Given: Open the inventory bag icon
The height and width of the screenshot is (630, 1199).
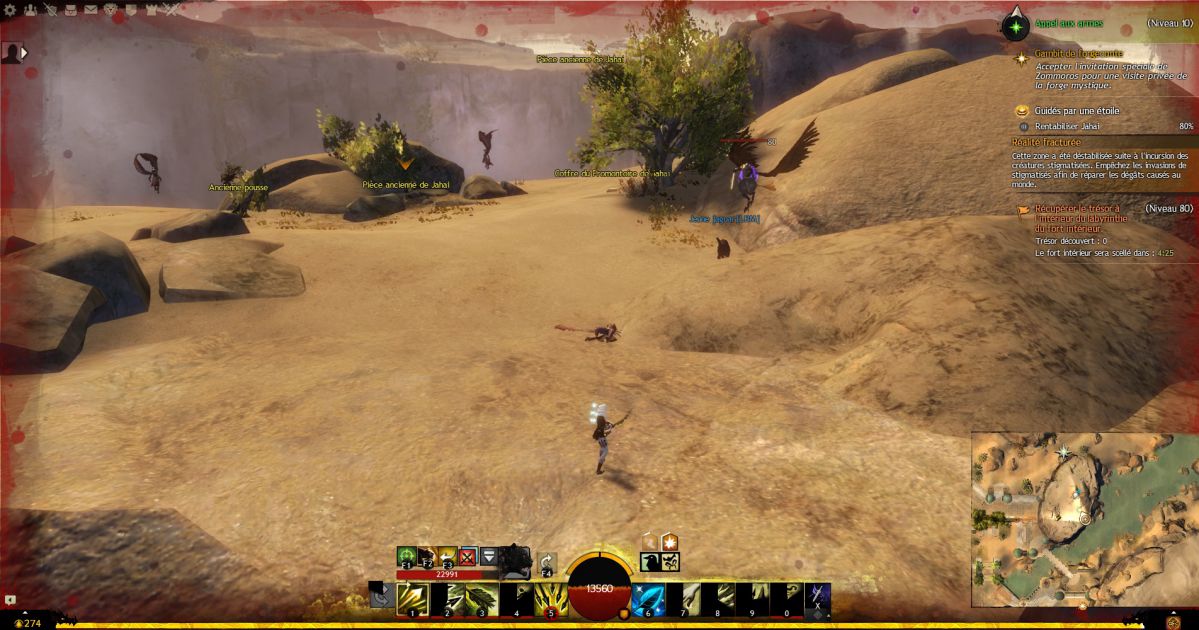Looking at the screenshot, I should tap(70, 11).
